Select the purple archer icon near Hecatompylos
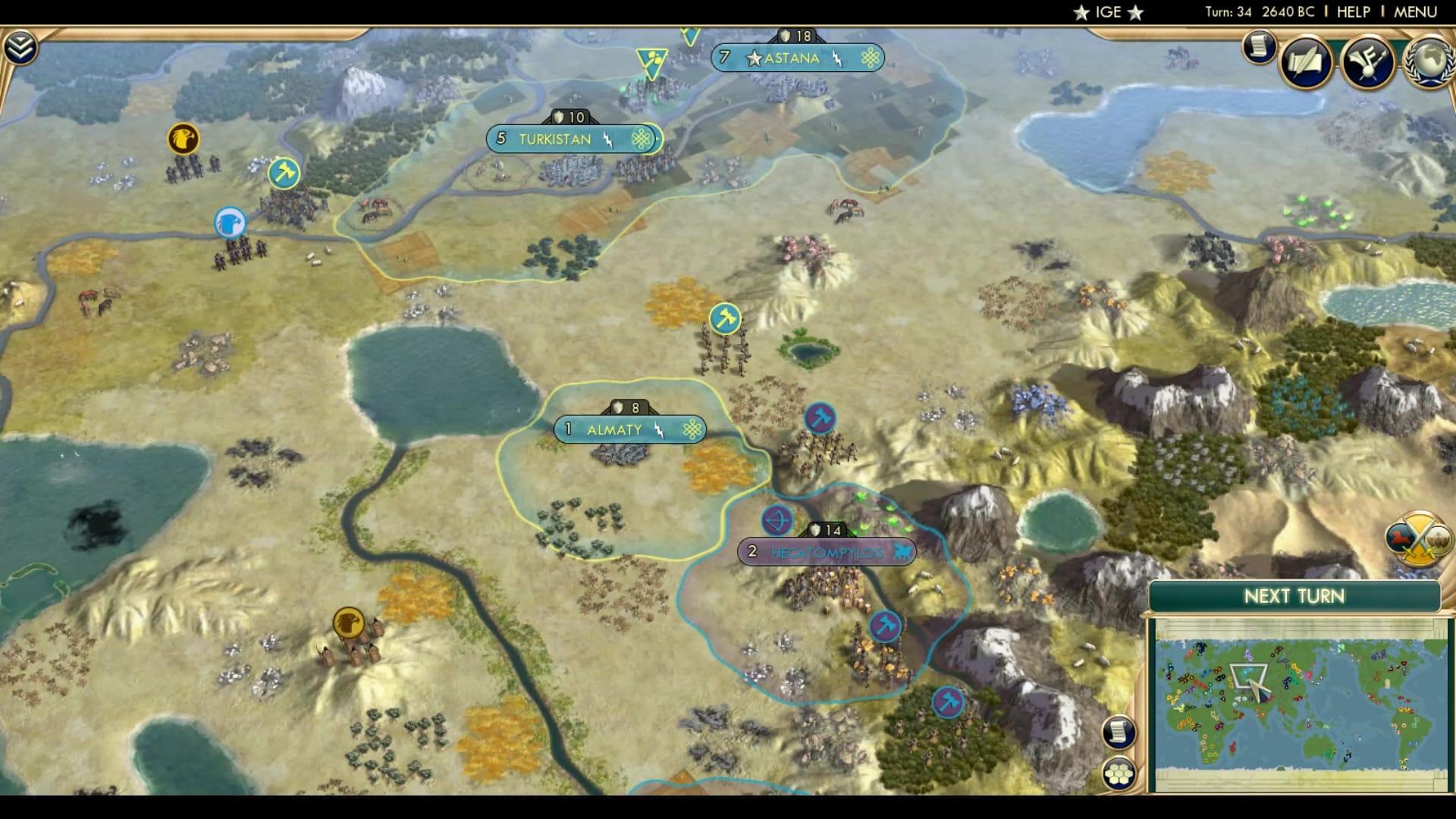This screenshot has height=819, width=1456. (775, 519)
